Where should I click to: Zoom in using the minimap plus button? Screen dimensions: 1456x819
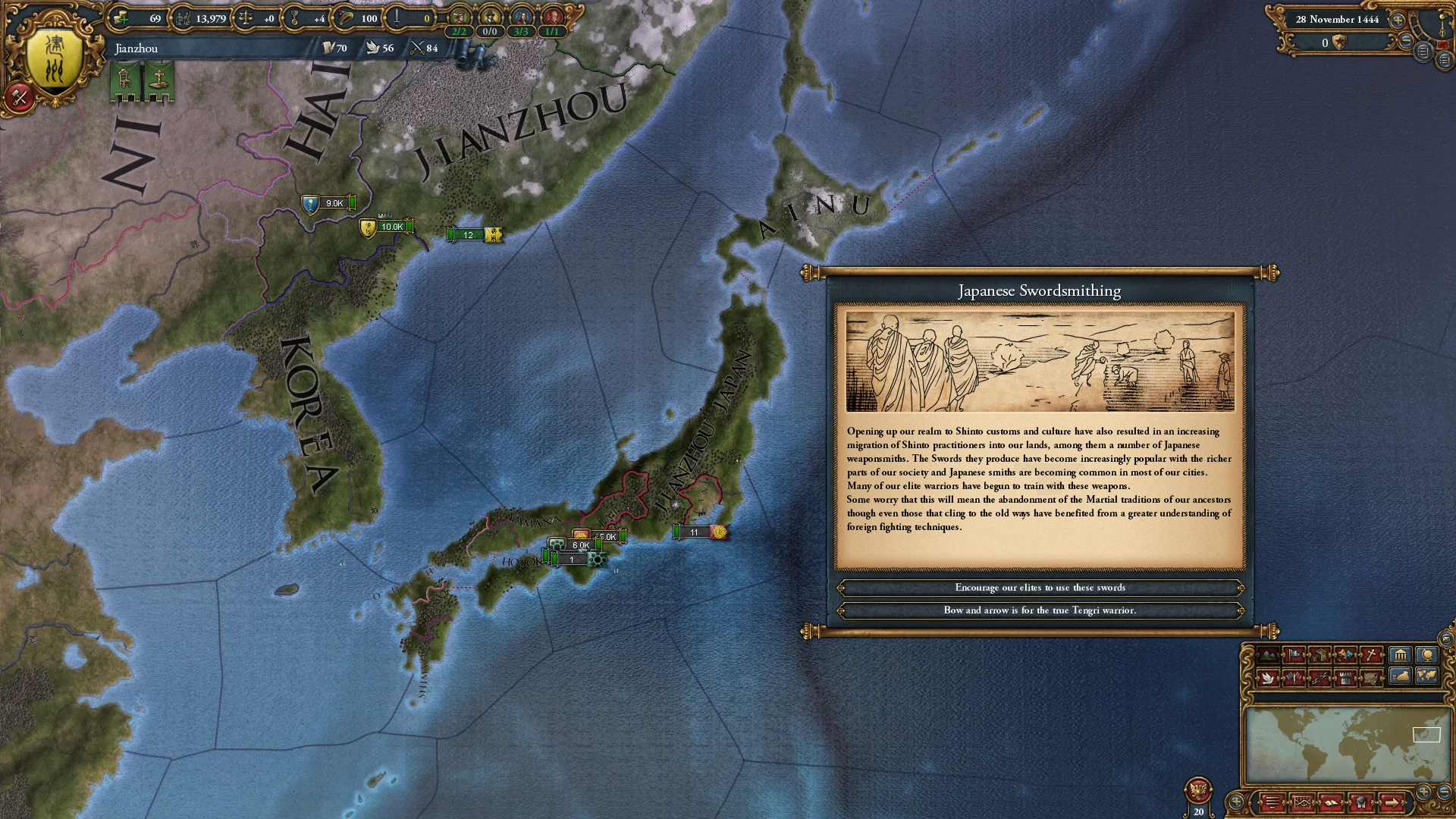pos(1423,791)
